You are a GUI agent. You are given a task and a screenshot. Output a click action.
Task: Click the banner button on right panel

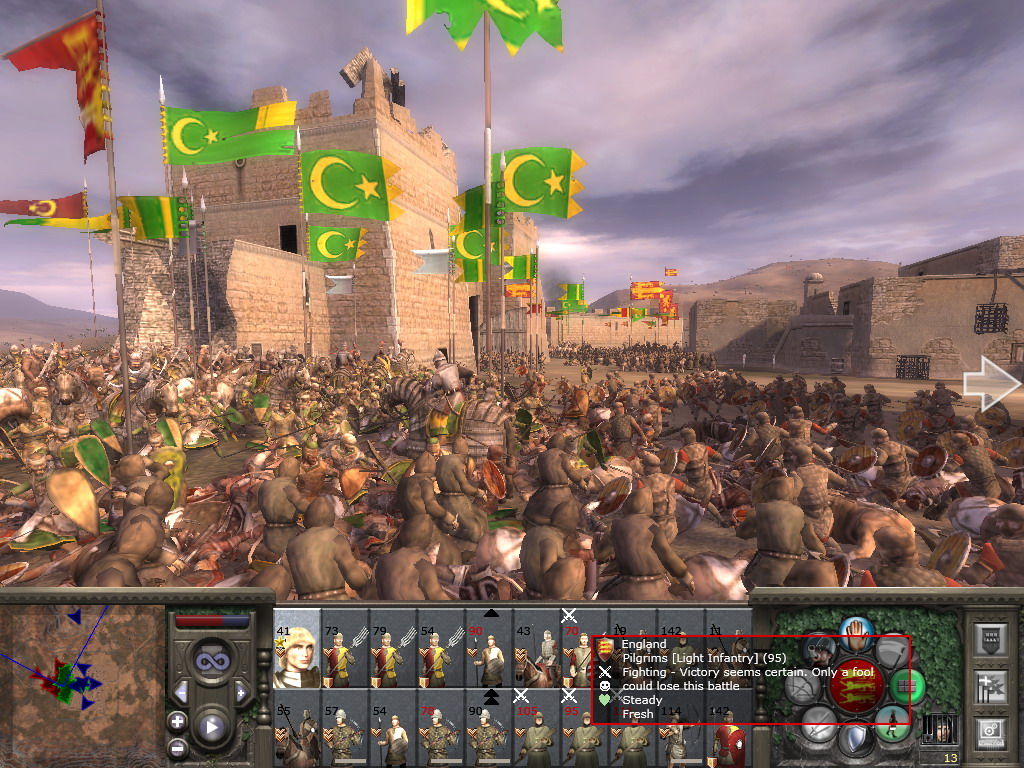(x=991, y=641)
